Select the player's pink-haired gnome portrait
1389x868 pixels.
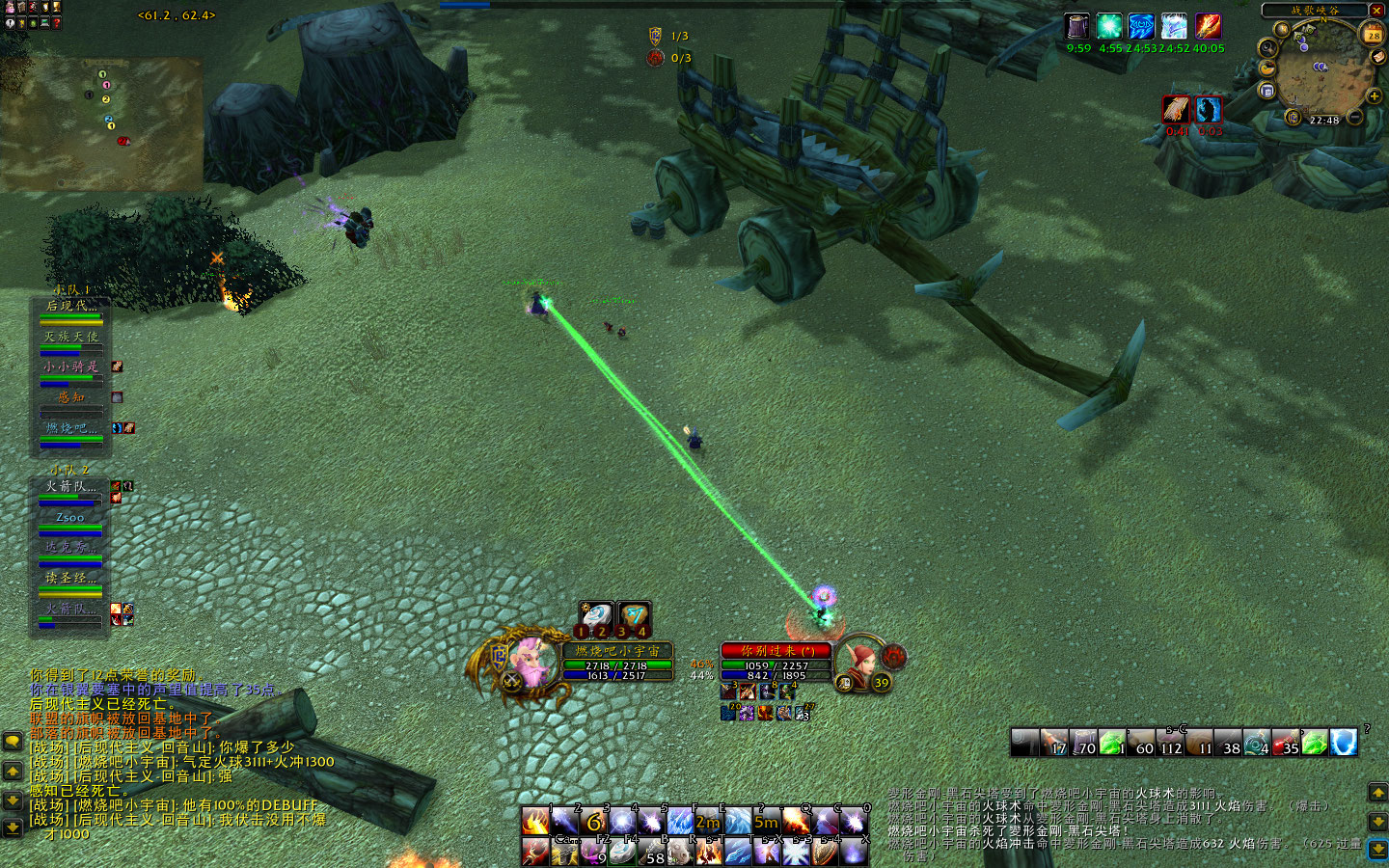coord(529,662)
